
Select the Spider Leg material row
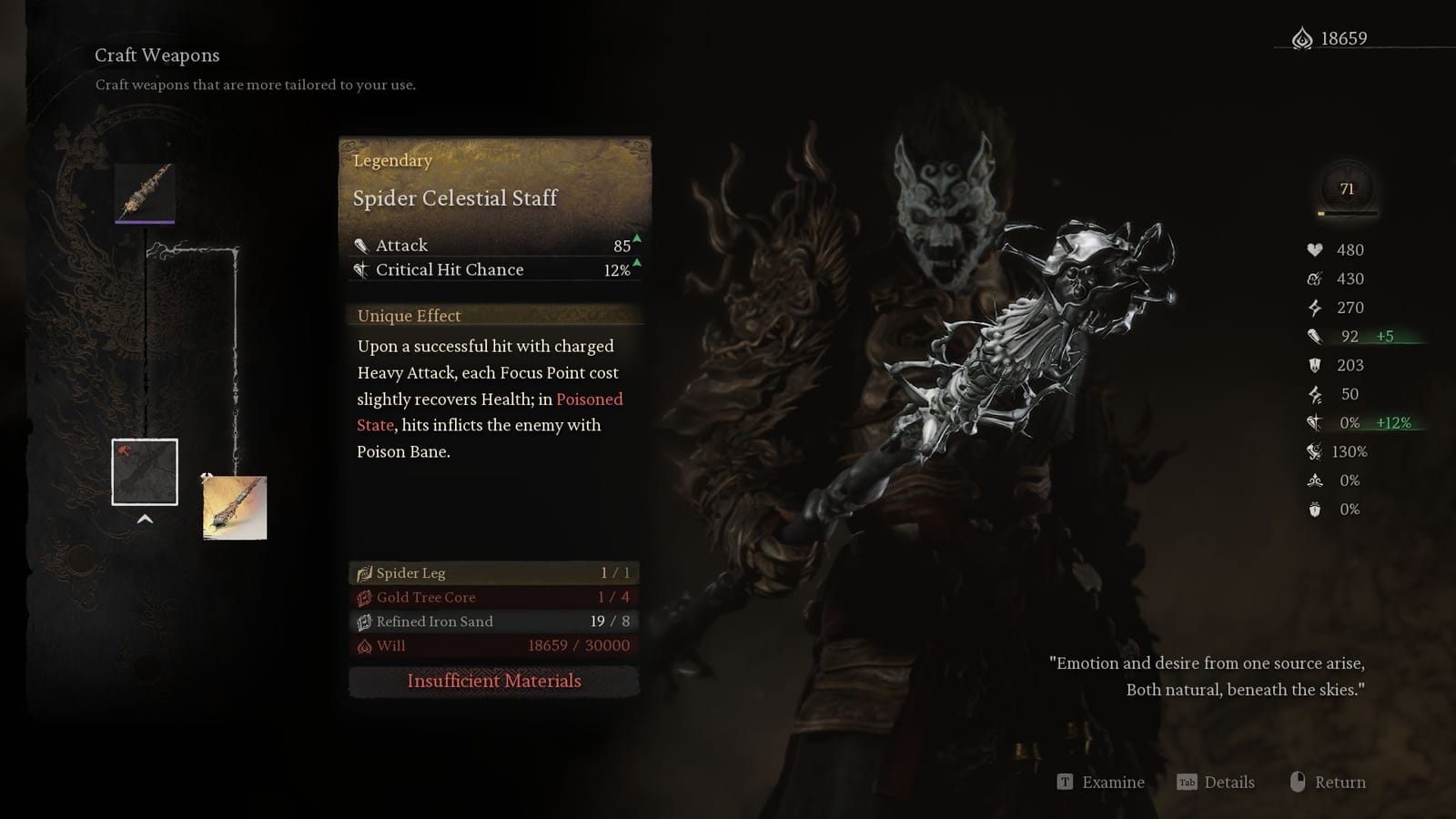tap(494, 572)
